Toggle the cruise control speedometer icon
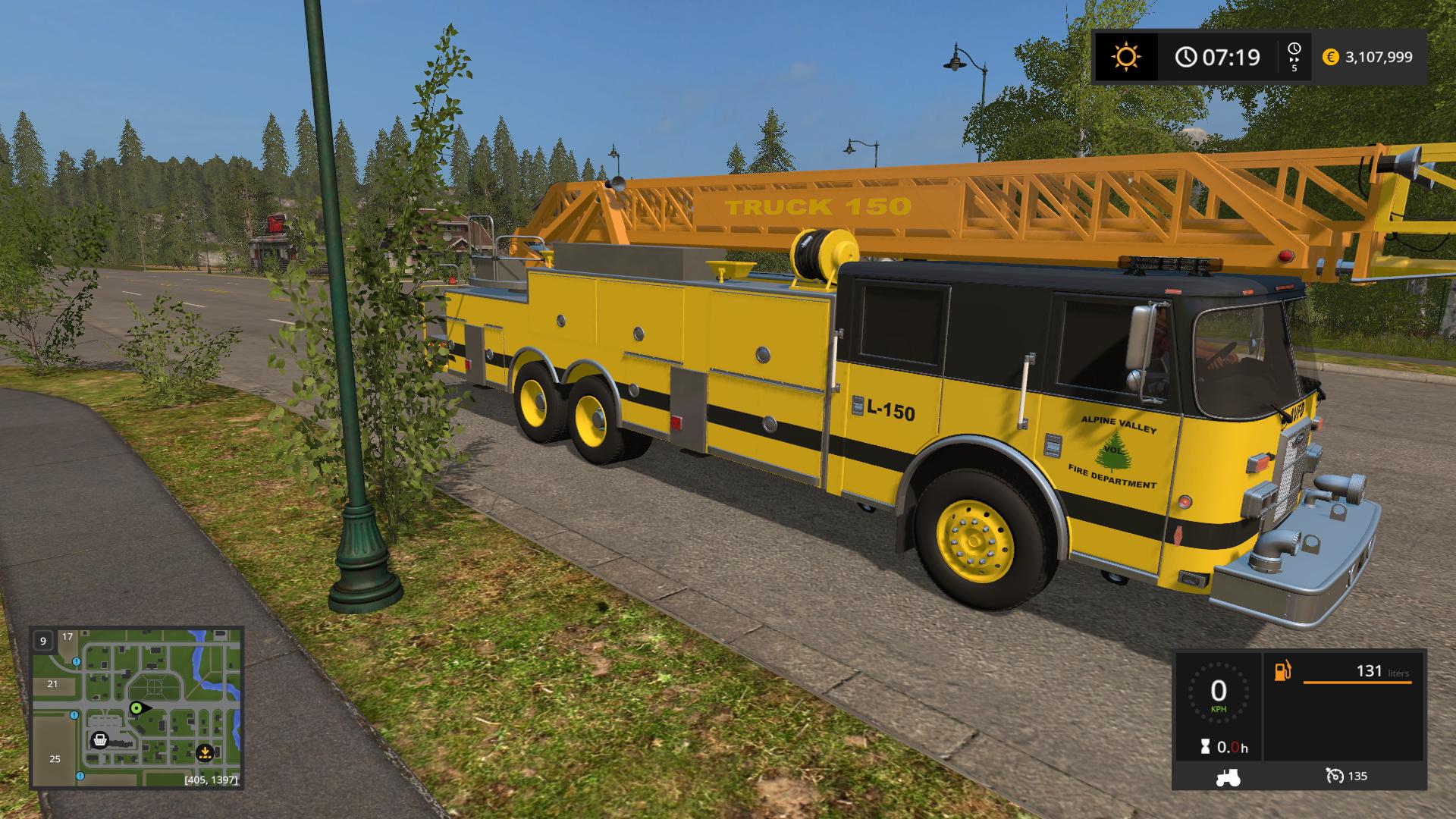This screenshot has width=1456, height=819. coord(1335,776)
